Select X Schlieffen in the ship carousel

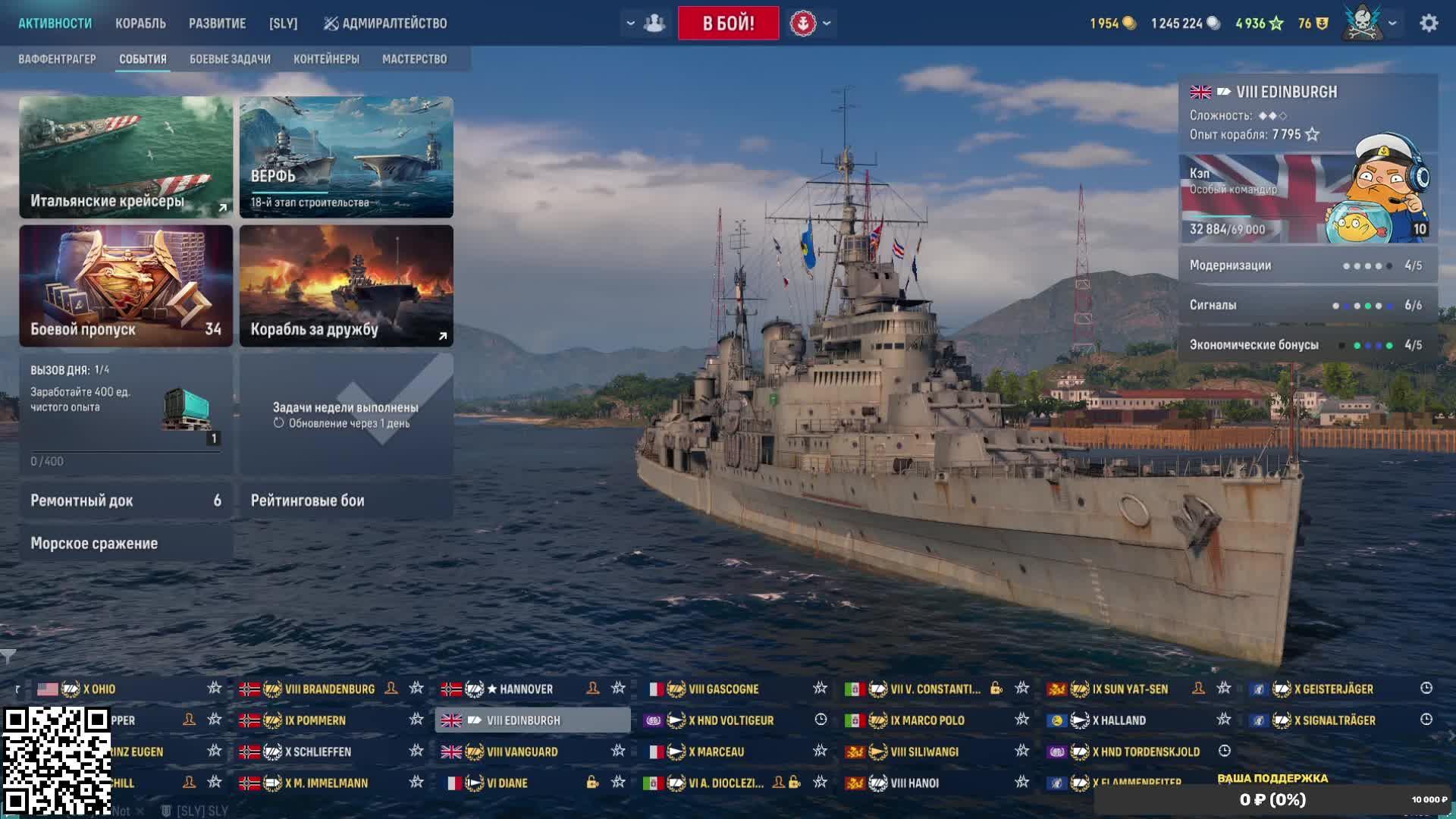click(x=318, y=752)
